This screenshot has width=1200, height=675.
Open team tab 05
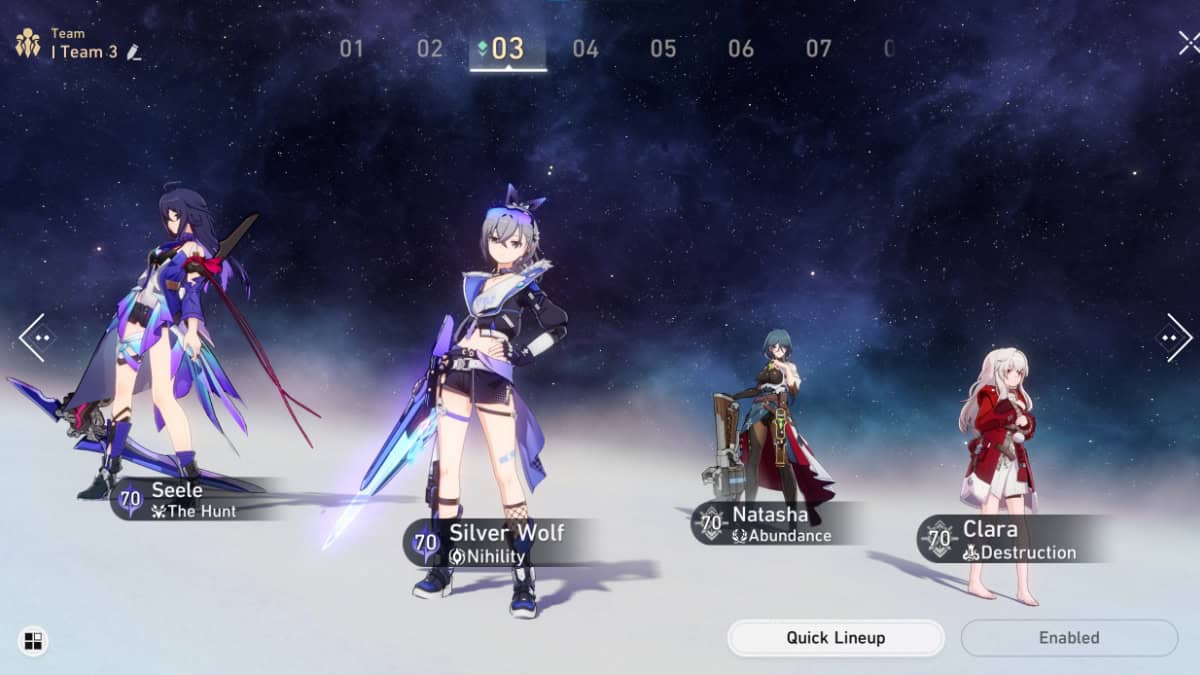pyautogui.click(x=663, y=48)
